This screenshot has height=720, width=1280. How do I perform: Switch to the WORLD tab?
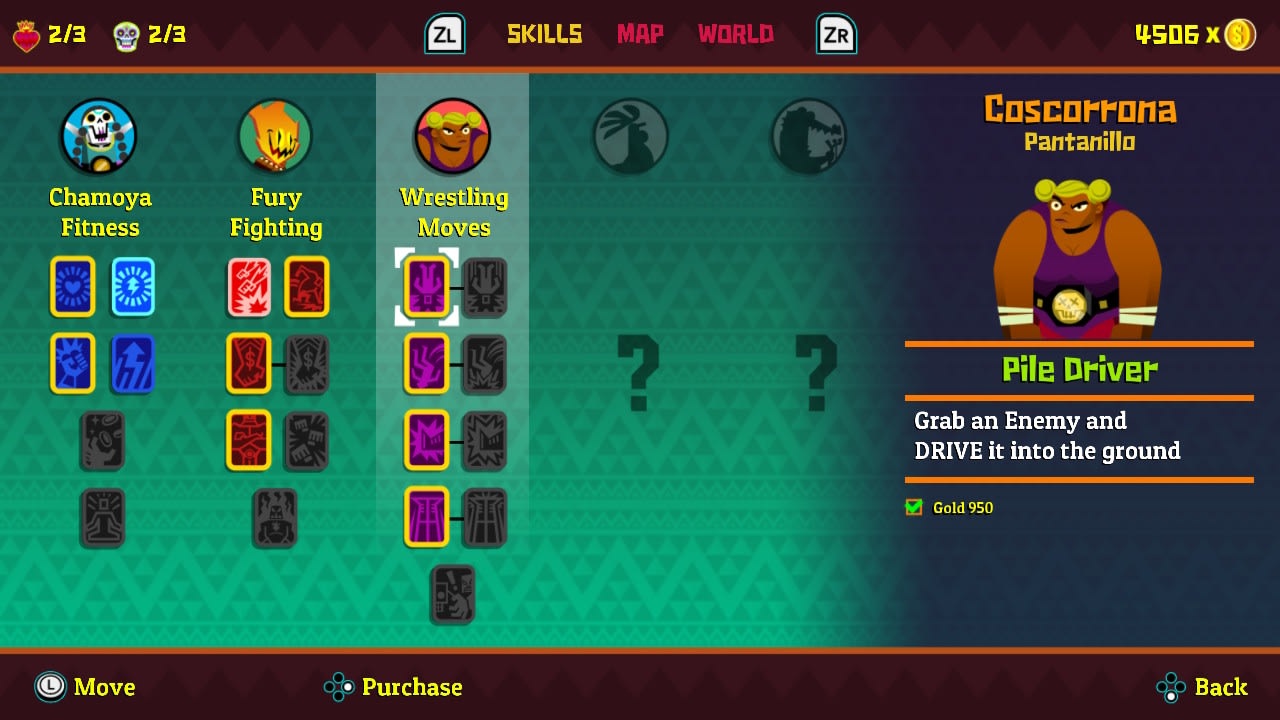(735, 33)
